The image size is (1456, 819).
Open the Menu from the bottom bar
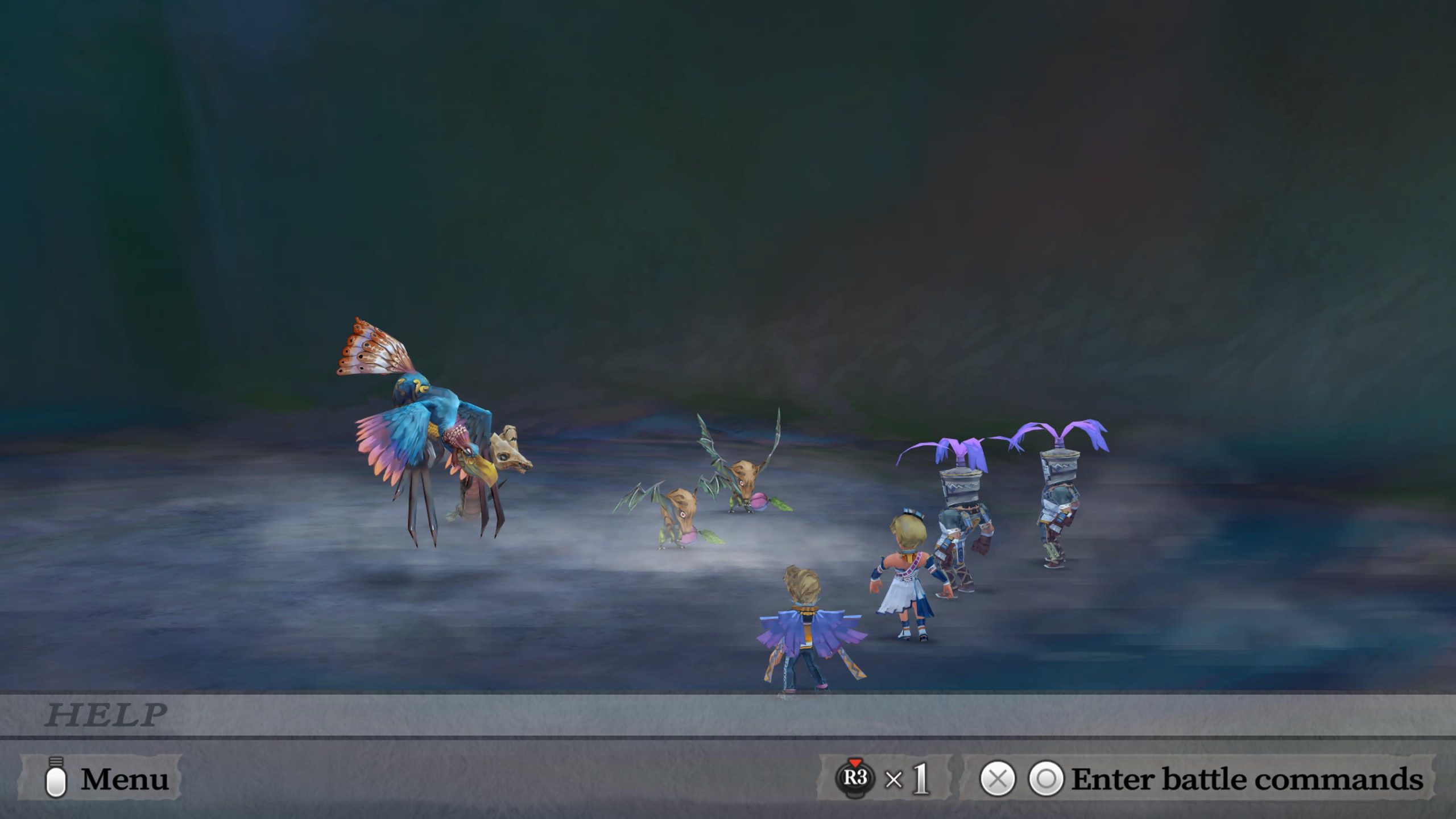(x=101, y=778)
